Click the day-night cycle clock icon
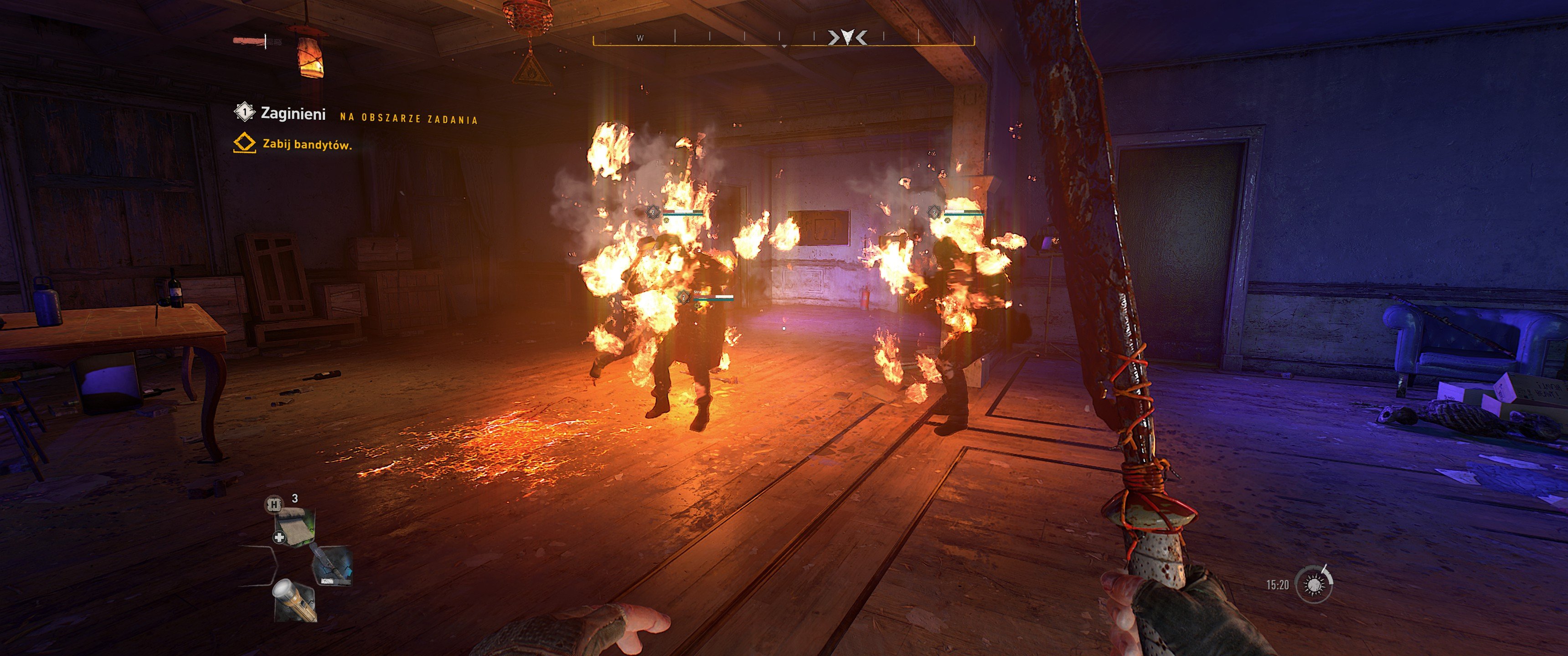This screenshot has height=656, width=1568. tap(1314, 584)
